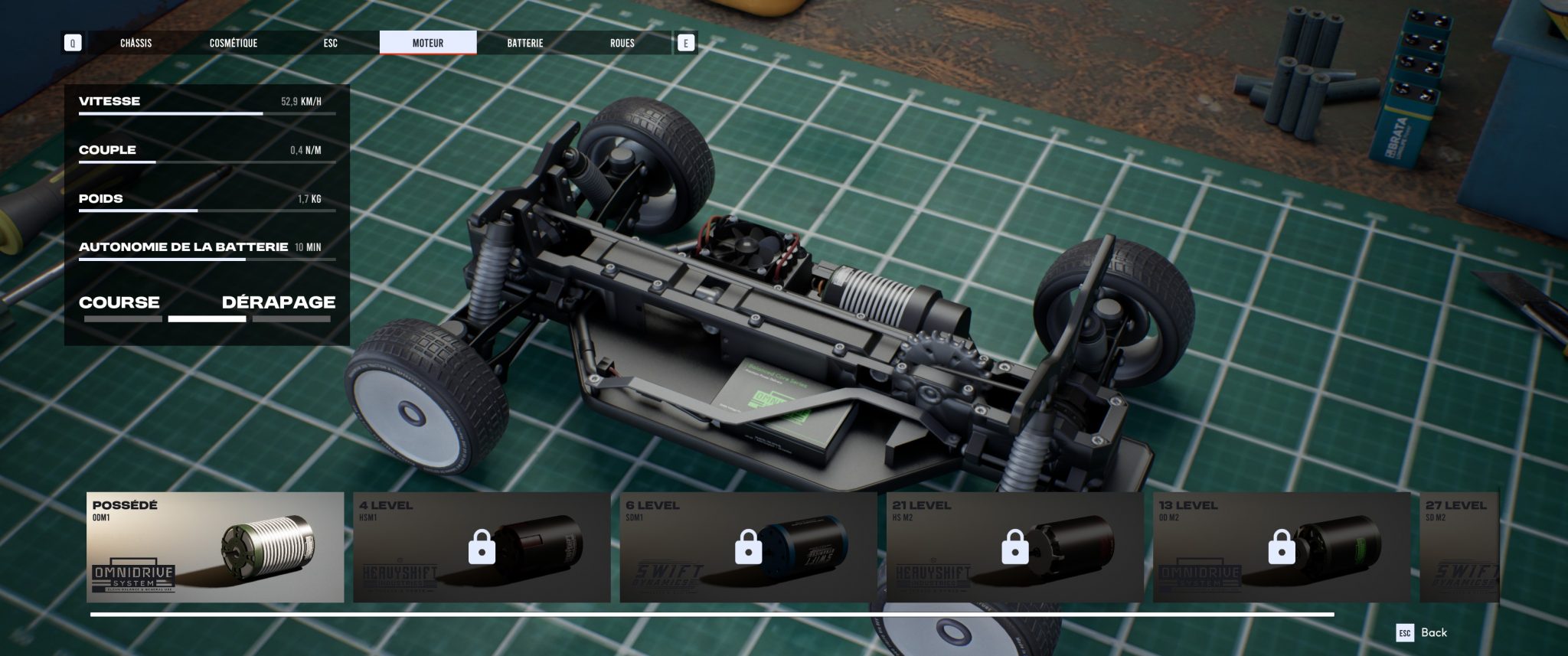Select the owned ODM1 motor card
Image resolution: width=1568 pixels, height=656 pixels.
pos(215,547)
